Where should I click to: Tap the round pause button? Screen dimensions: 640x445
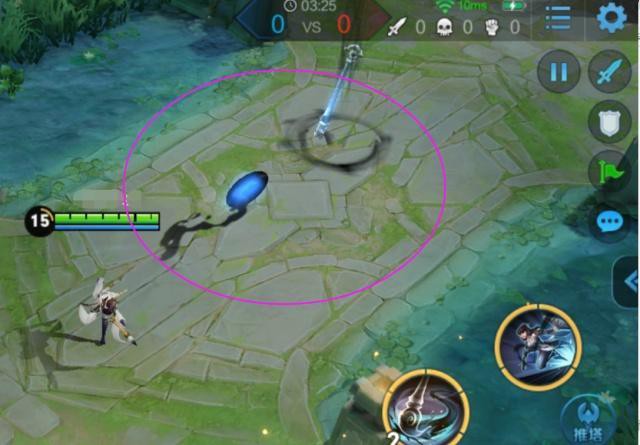point(559,72)
